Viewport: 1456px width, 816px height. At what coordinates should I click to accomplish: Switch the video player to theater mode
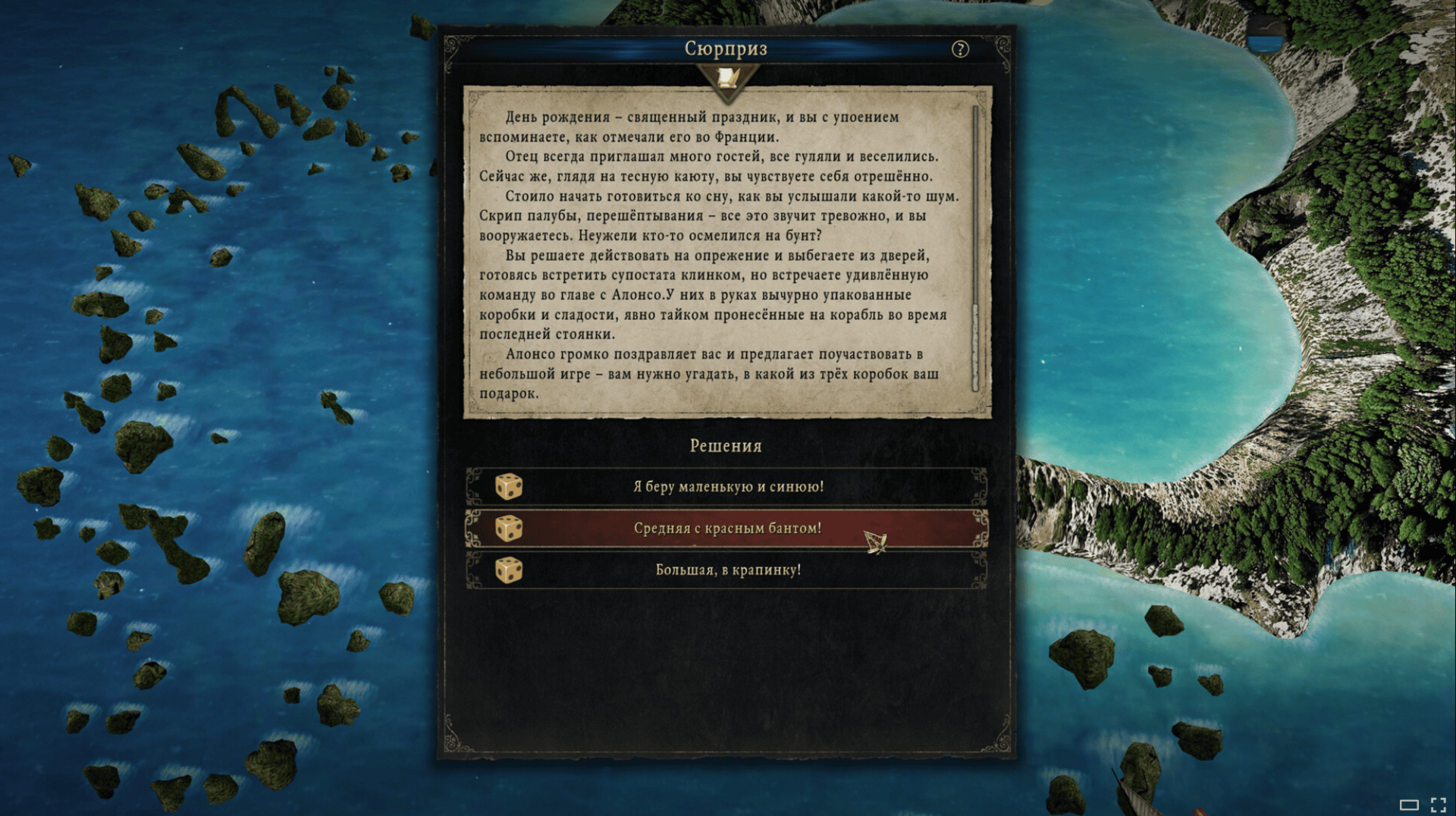coord(1409,805)
